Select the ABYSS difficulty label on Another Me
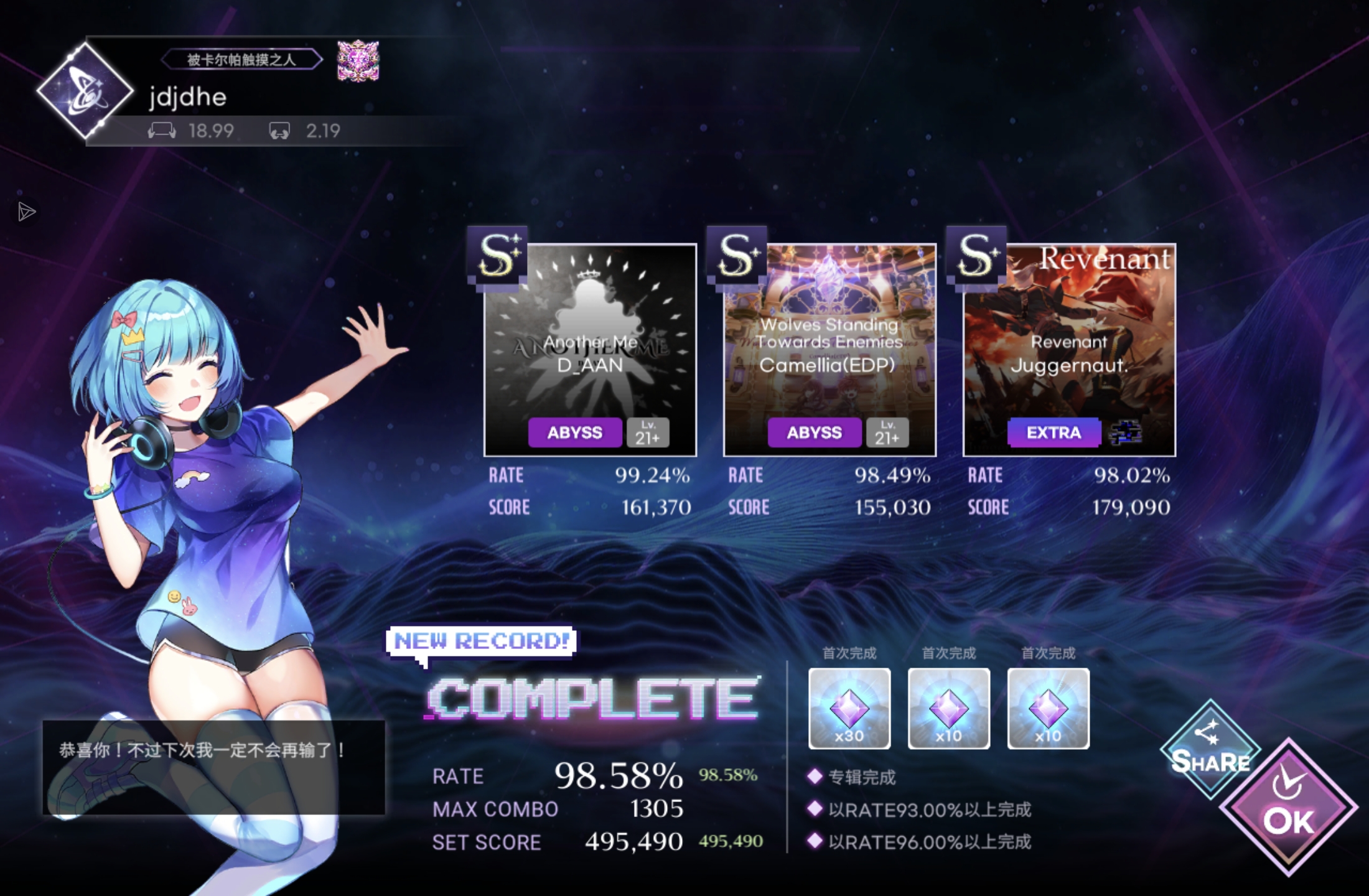1369x896 pixels. click(x=574, y=432)
